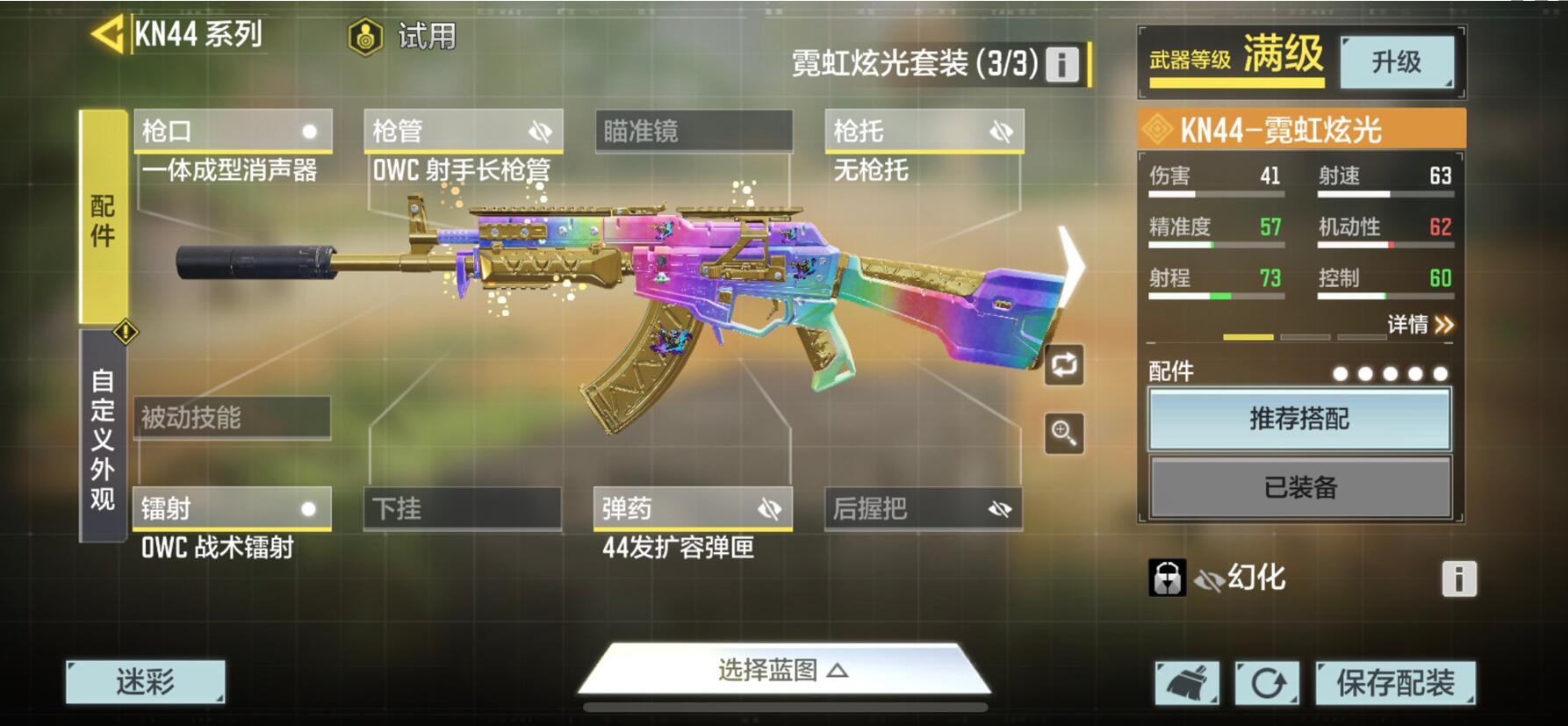The width and height of the screenshot is (1568, 726).
Task: Select the 后握把 rear grip slot
Action: [923, 509]
